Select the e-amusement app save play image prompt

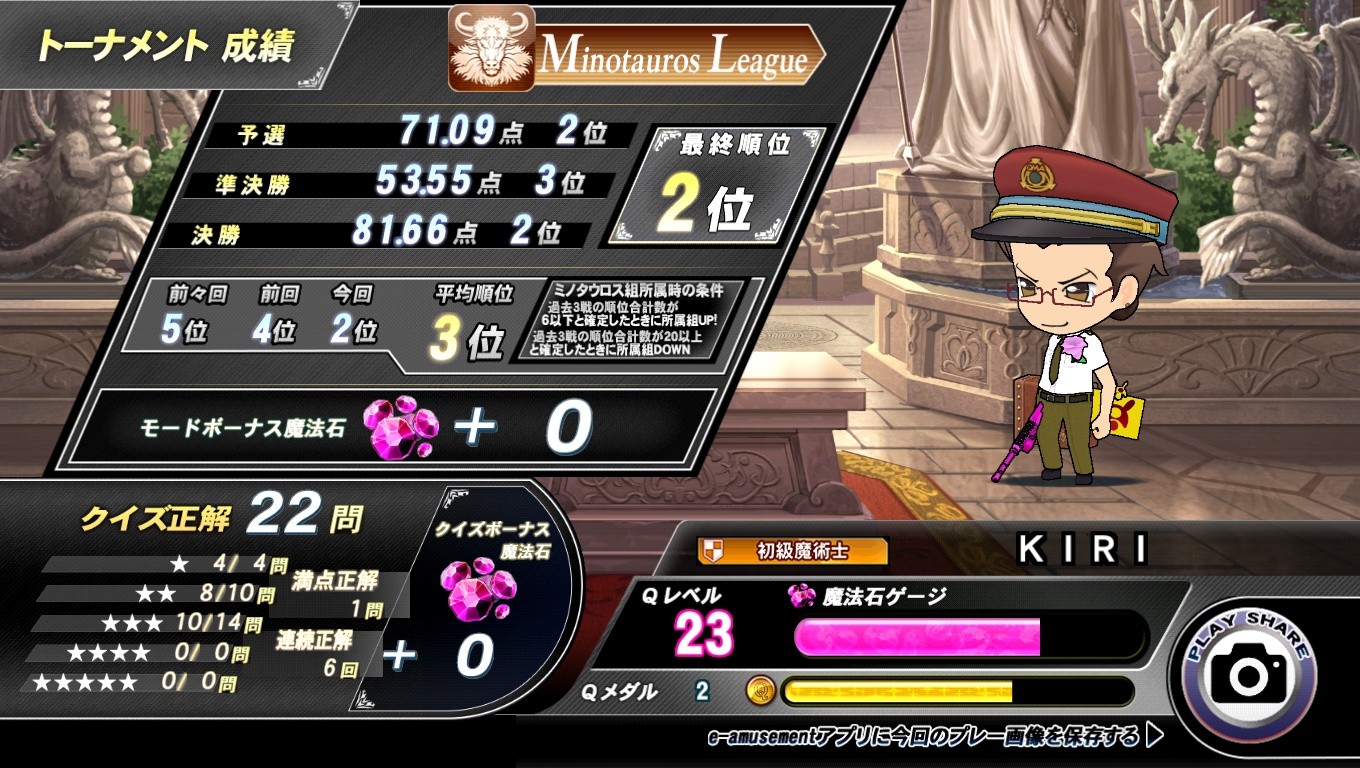click(934, 738)
